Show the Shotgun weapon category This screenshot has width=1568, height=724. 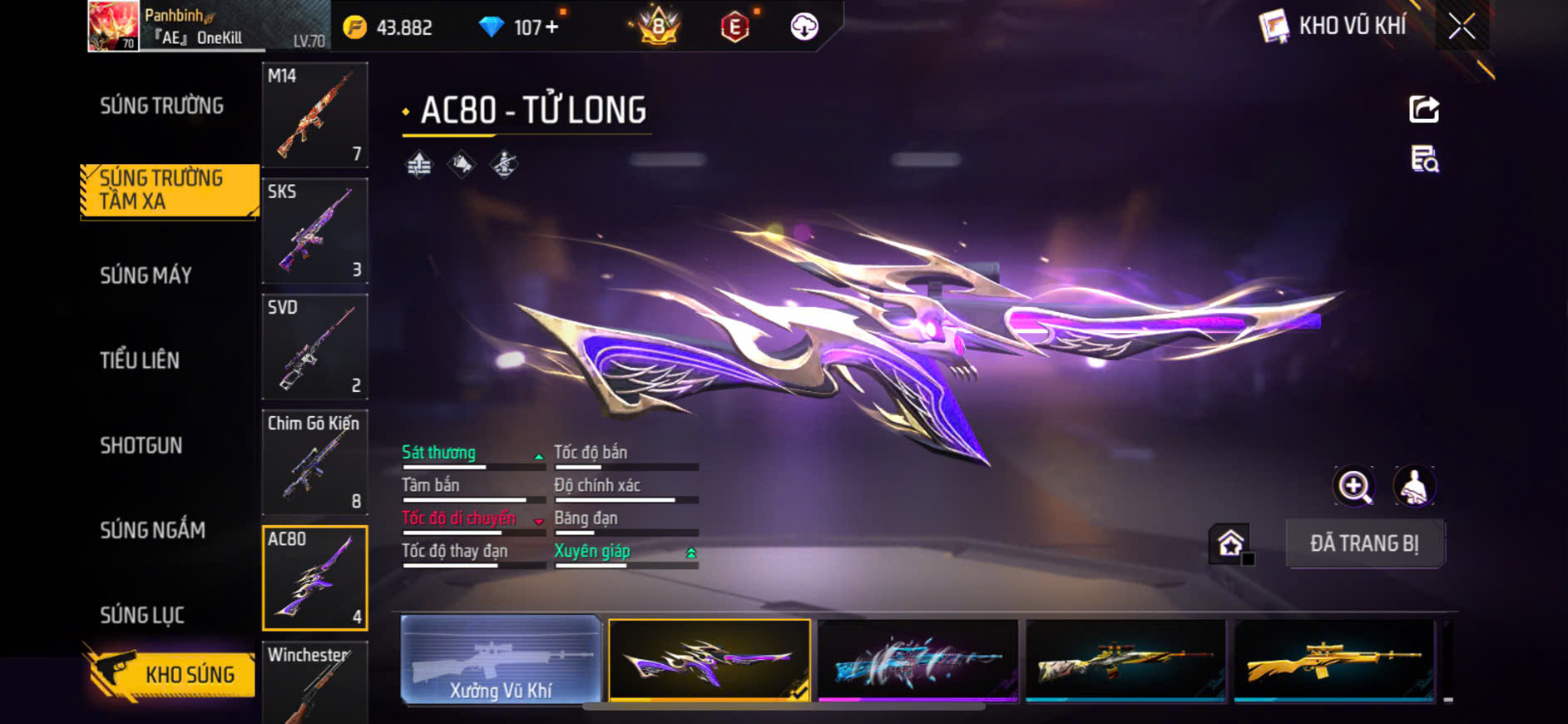(141, 446)
